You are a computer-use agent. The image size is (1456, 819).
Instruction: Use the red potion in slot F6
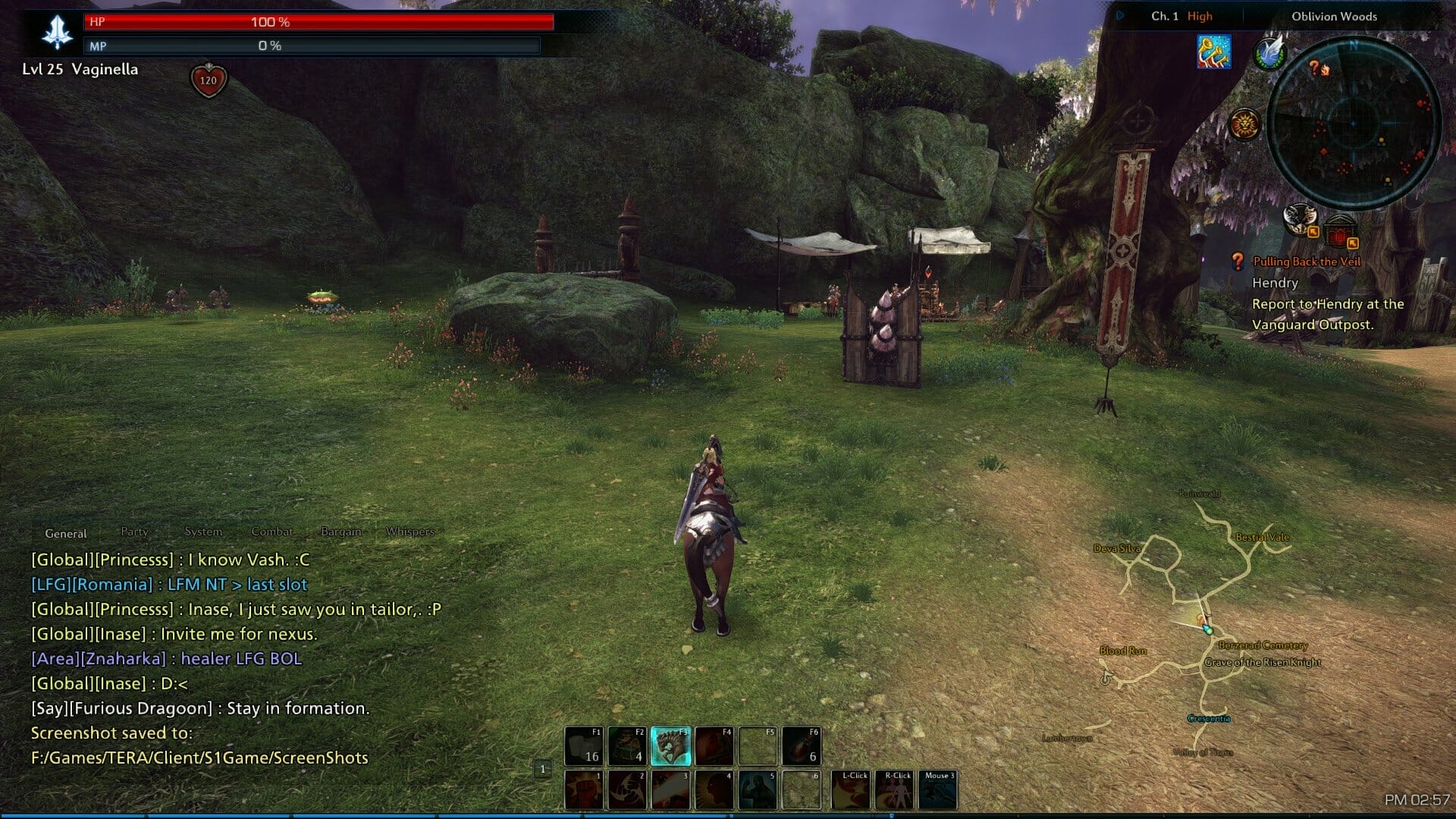point(802,746)
